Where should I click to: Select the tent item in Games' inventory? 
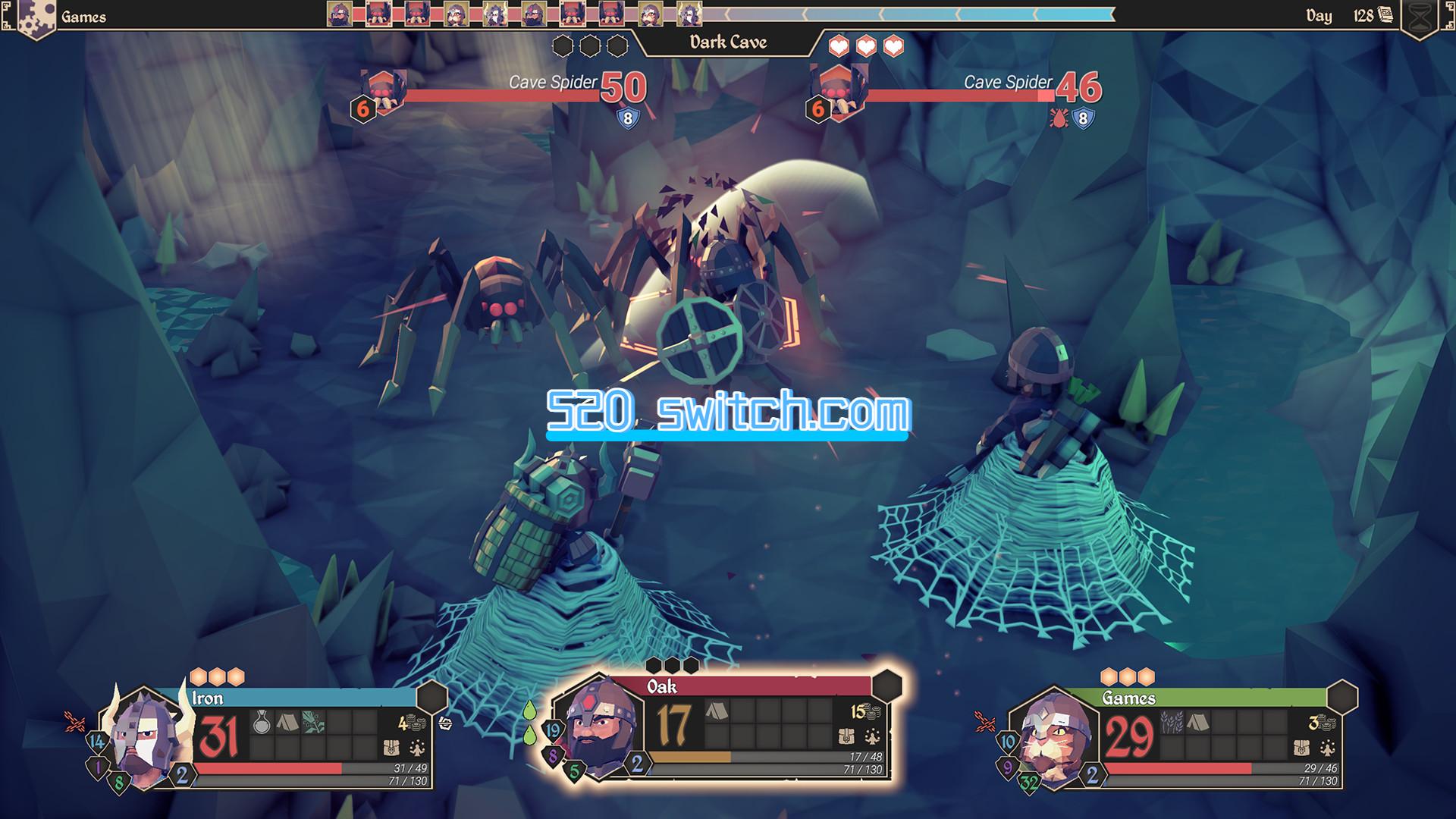pos(1197,723)
